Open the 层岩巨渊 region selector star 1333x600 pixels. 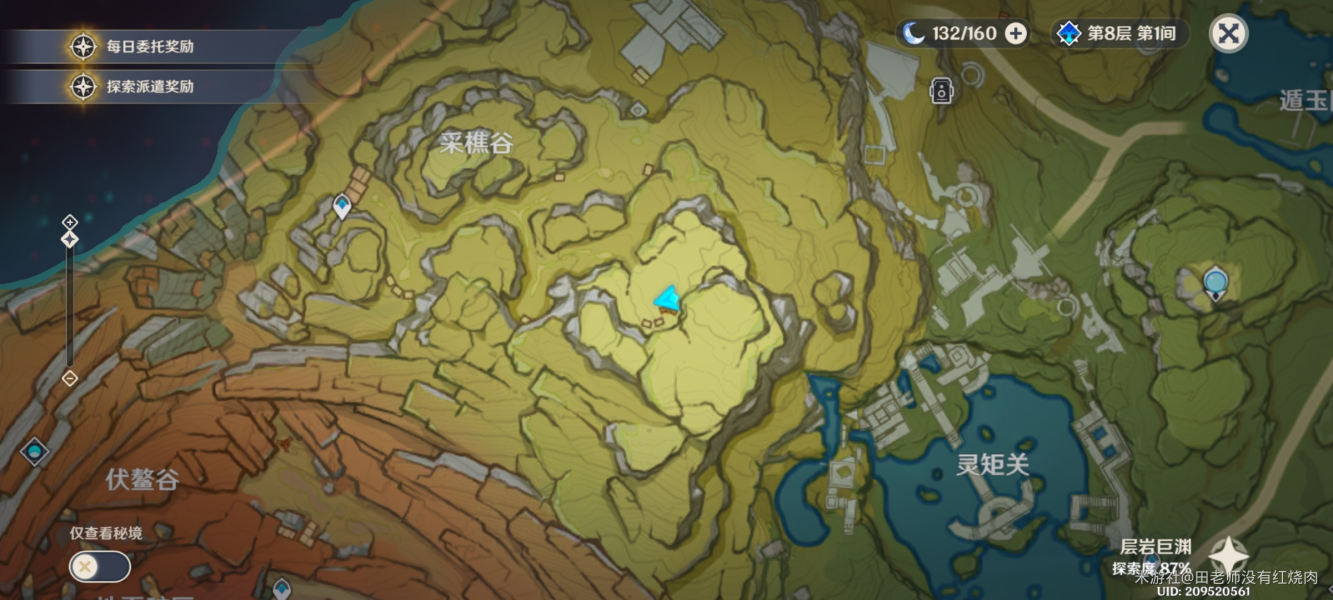coord(1228,556)
